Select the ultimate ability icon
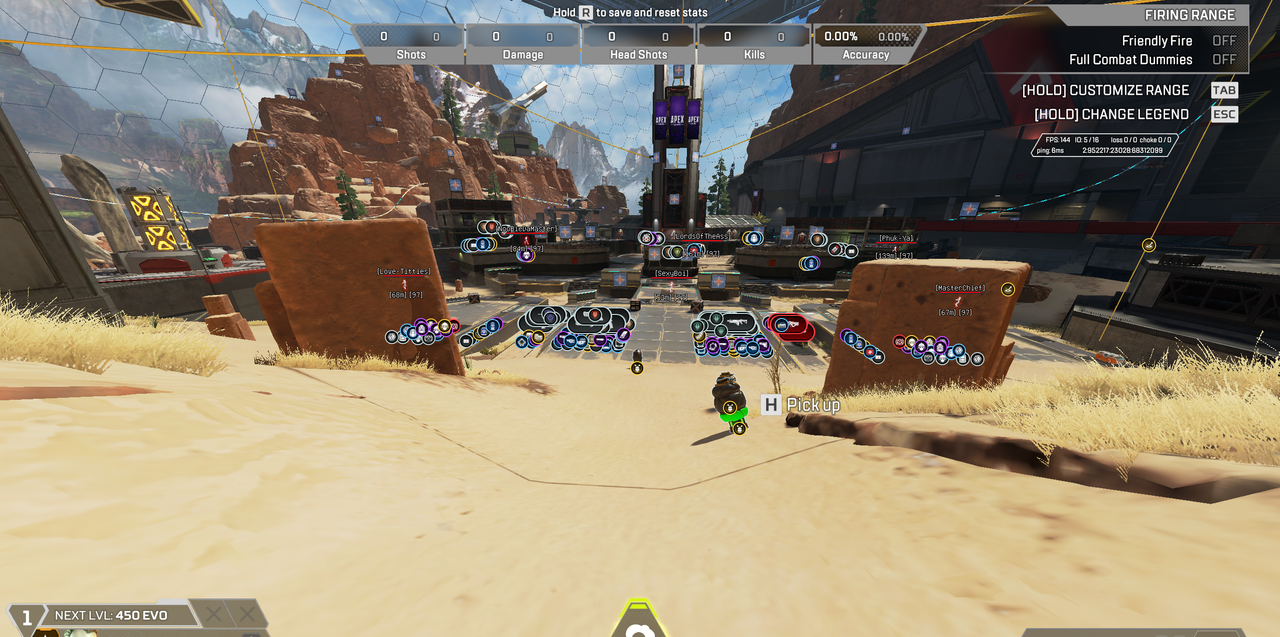1280x637 pixels. tap(640, 620)
